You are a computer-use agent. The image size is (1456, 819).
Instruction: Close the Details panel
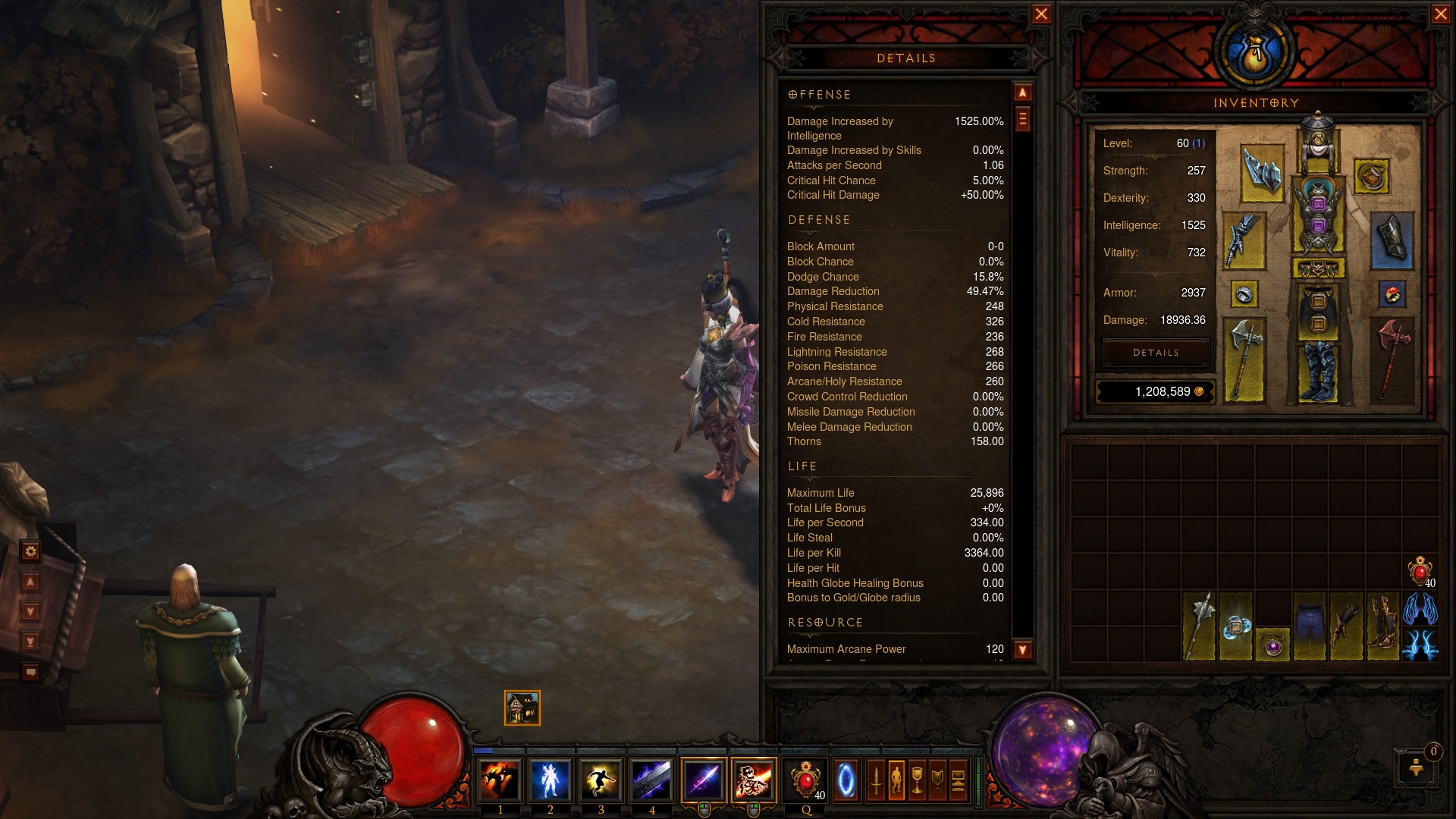point(1041,14)
